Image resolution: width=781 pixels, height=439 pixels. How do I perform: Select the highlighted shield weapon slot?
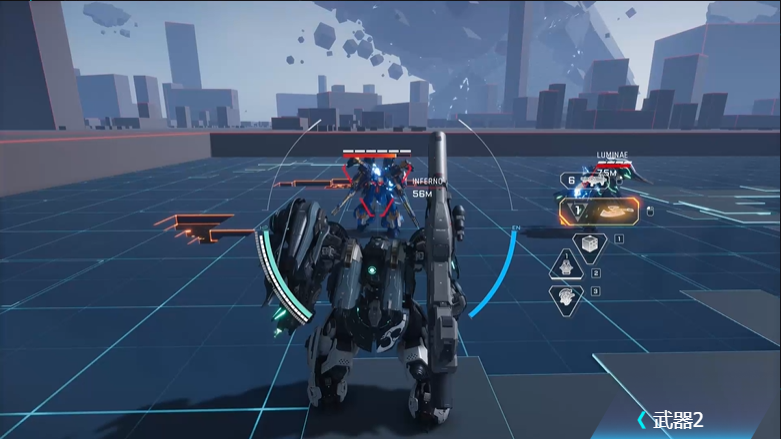click(600, 212)
